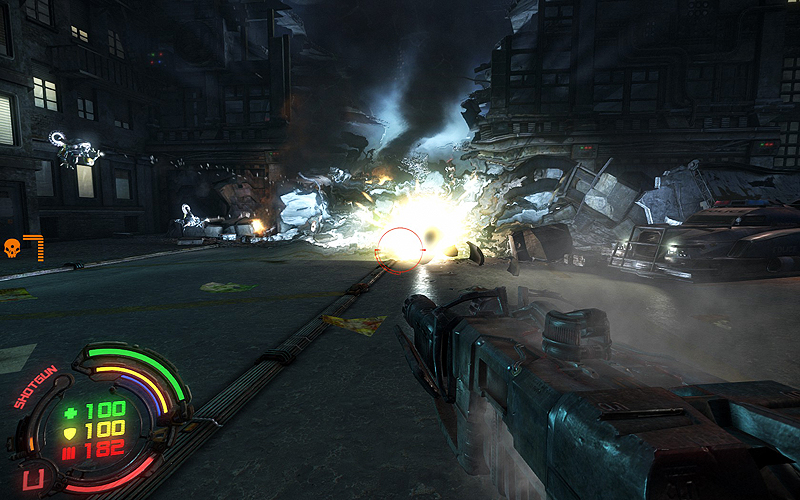Click the orange skull enemy indicator
The width and height of the screenshot is (800, 500).
coord(13,247)
